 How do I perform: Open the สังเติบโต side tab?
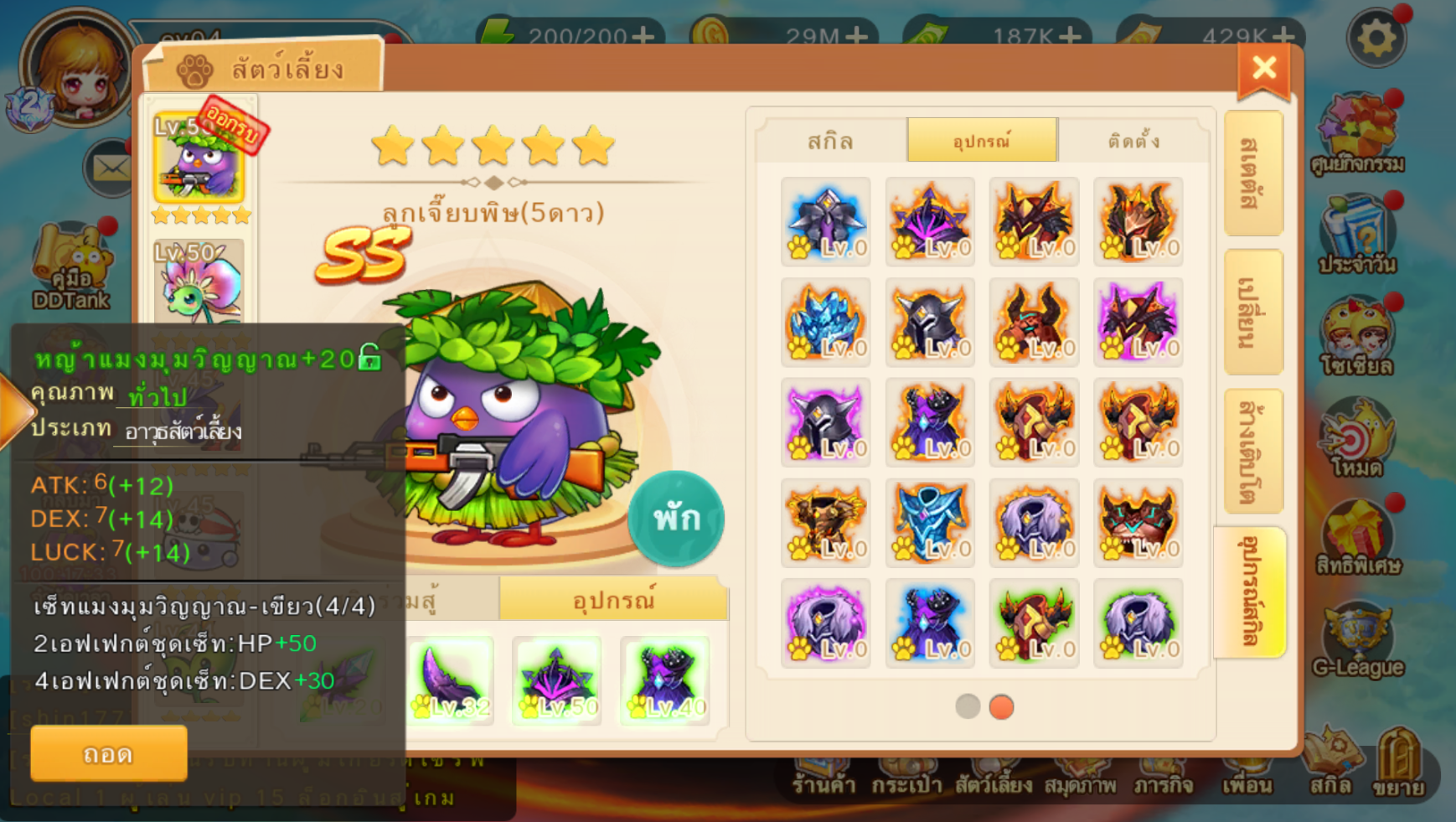1252,452
